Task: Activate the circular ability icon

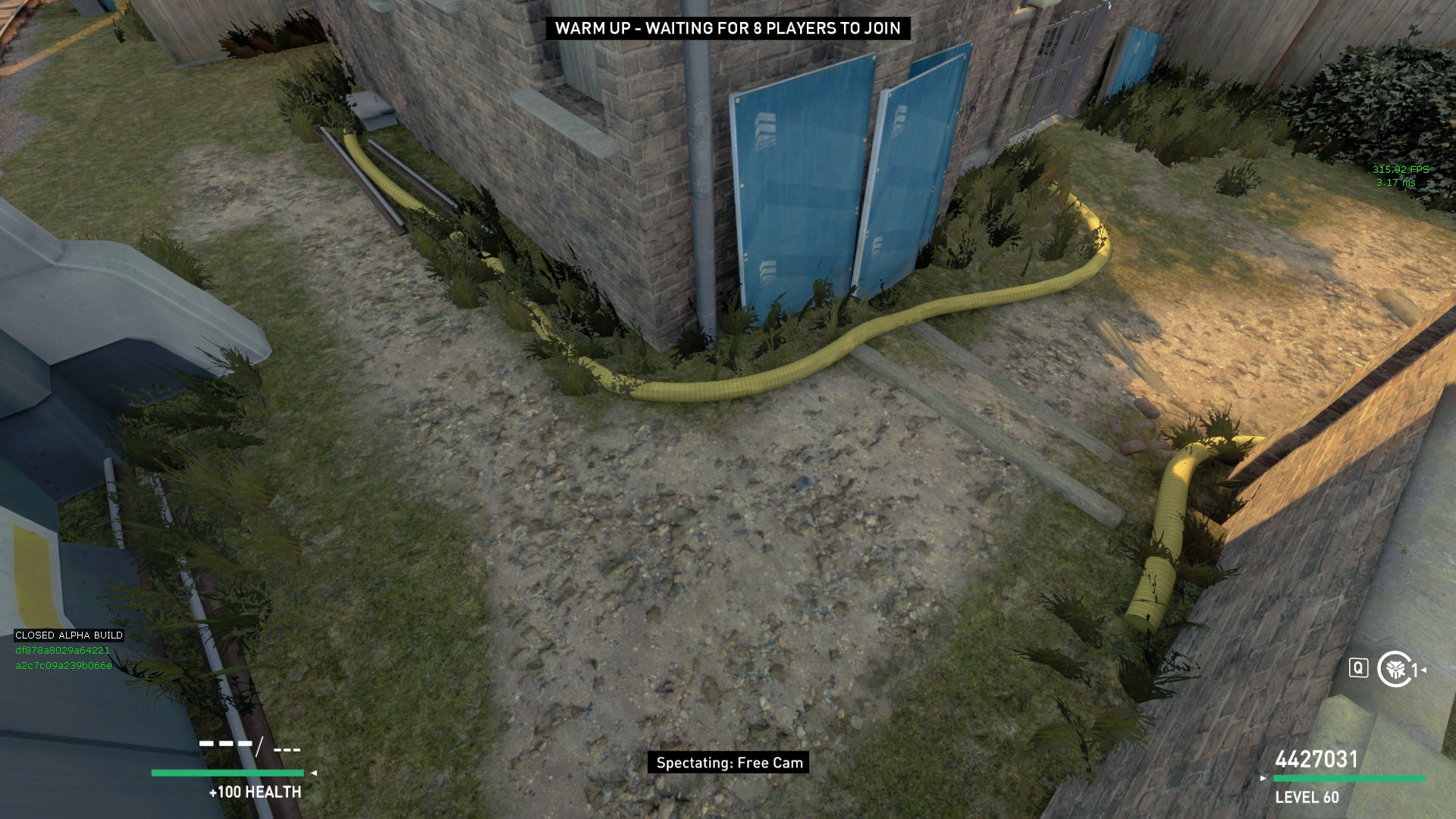Action: click(x=1394, y=669)
